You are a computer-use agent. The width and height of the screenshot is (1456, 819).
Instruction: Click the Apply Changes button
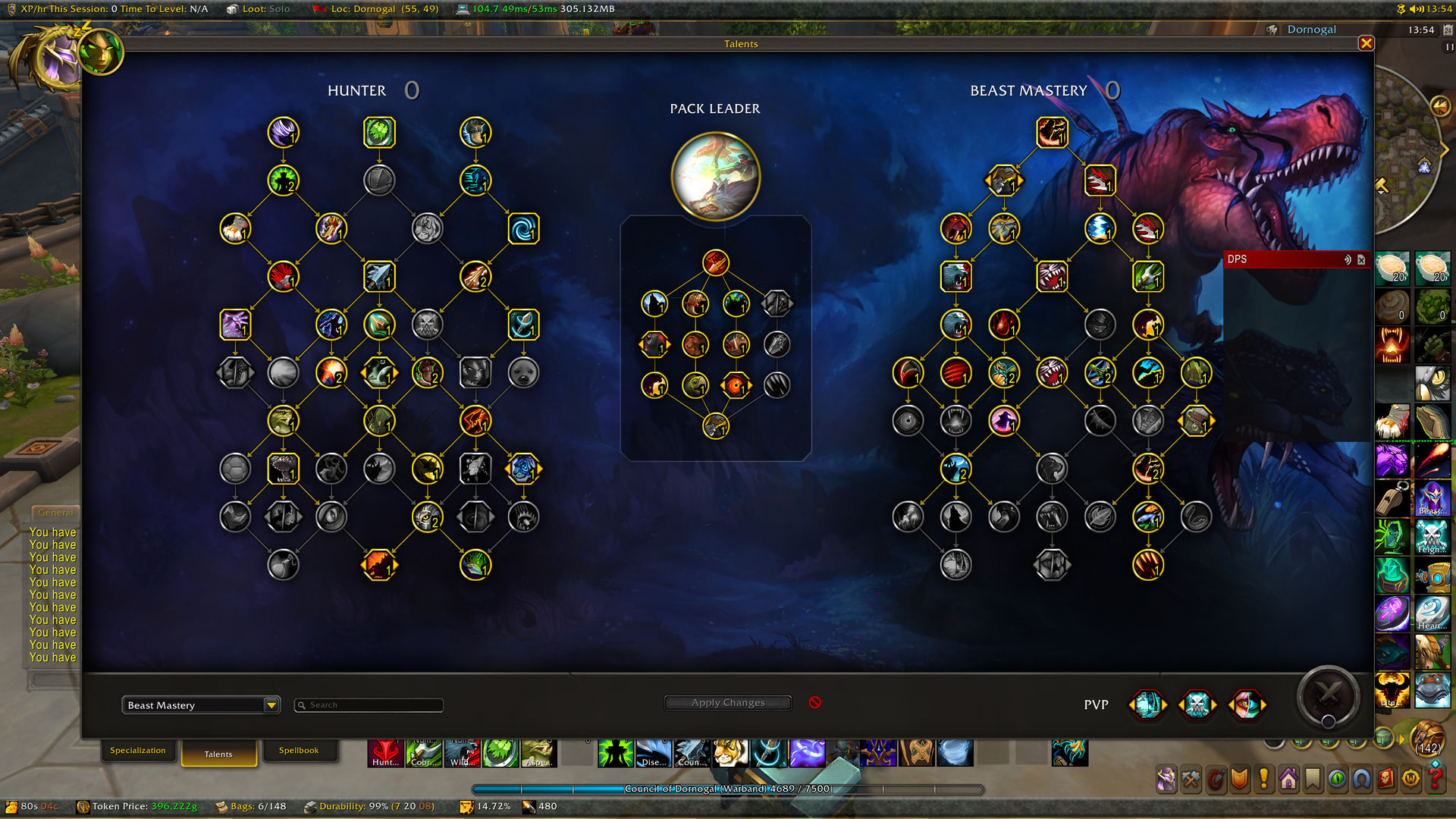click(727, 703)
